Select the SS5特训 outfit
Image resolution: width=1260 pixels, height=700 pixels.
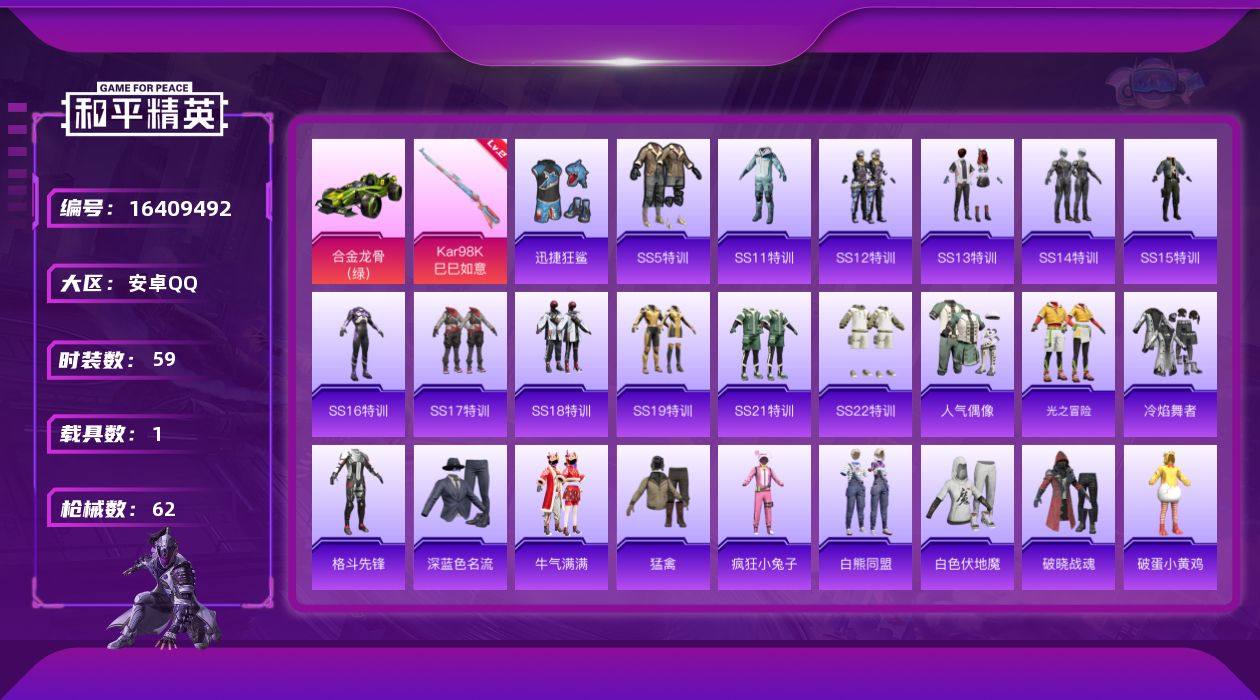pos(663,211)
